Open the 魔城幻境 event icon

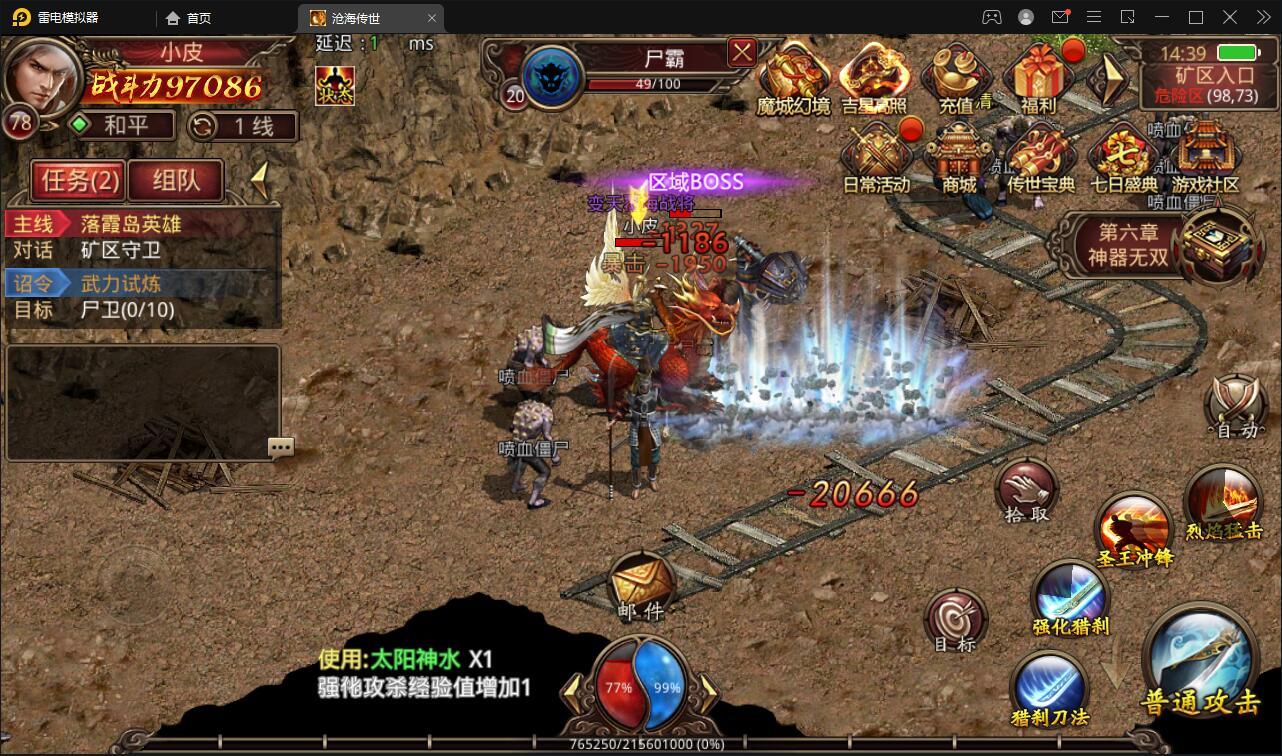(793, 75)
